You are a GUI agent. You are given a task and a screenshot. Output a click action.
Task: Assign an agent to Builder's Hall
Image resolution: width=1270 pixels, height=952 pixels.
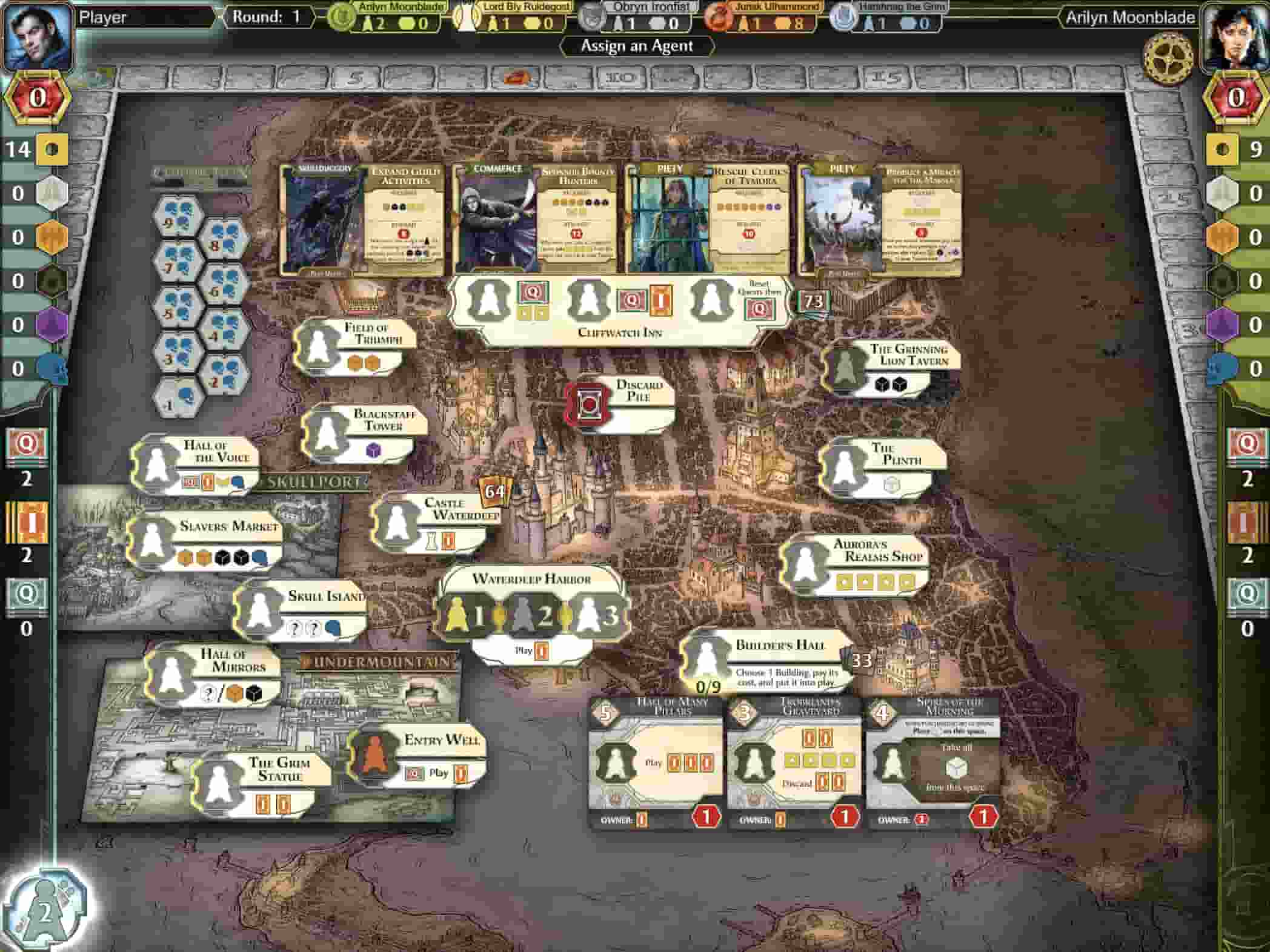pyautogui.click(x=705, y=658)
